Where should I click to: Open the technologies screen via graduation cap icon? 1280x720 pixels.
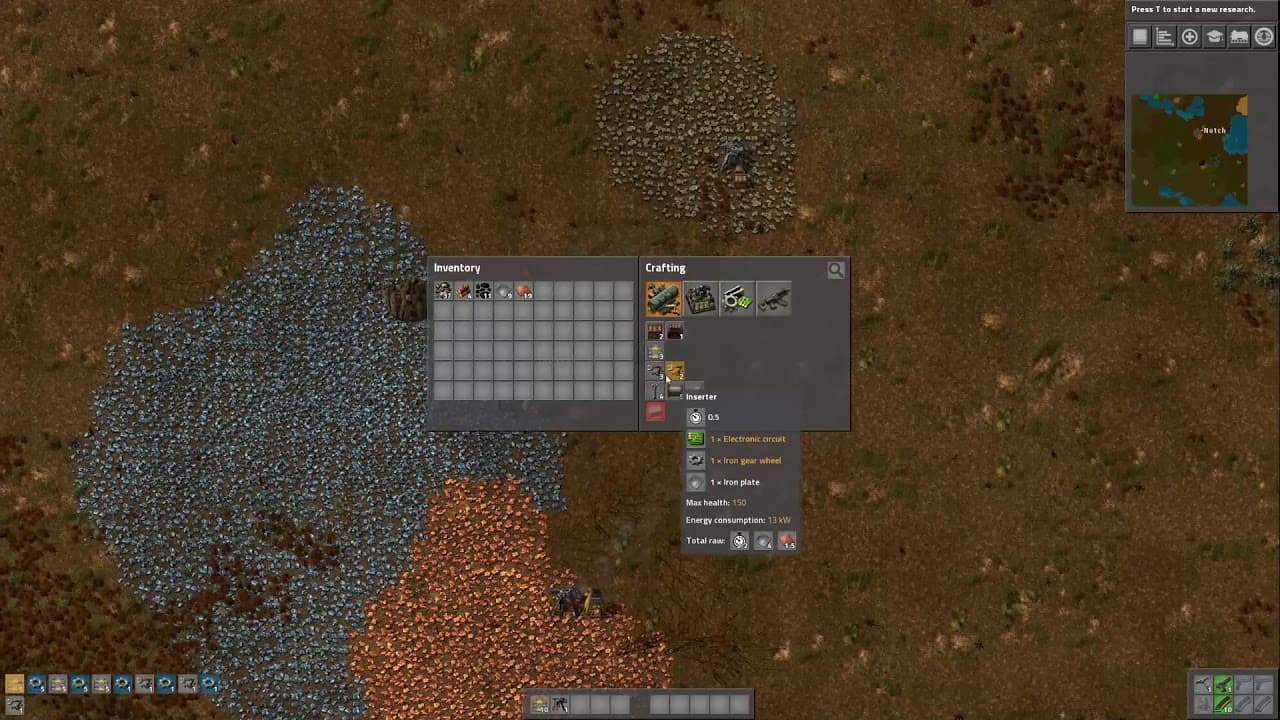click(1214, 36)
